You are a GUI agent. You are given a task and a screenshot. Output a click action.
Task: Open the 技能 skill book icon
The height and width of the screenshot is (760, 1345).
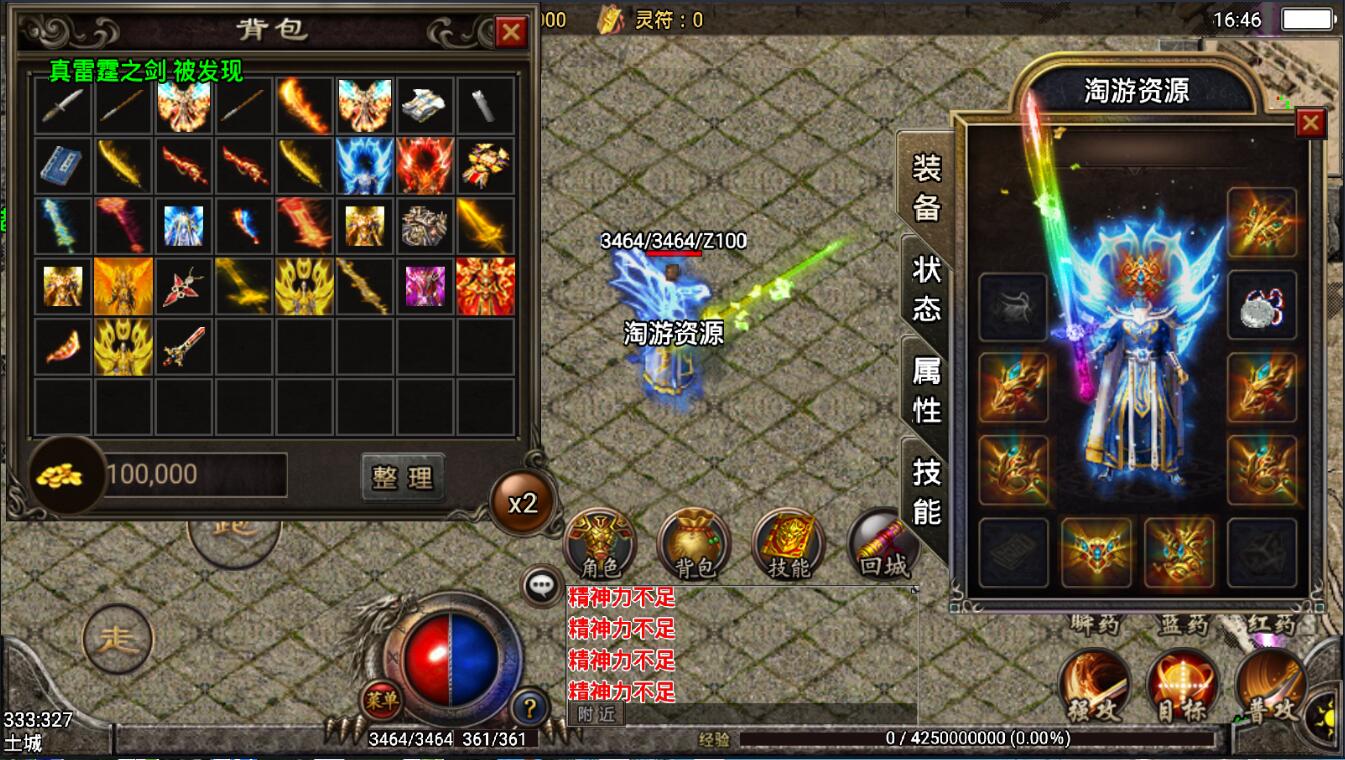click(x=788, y=545)
